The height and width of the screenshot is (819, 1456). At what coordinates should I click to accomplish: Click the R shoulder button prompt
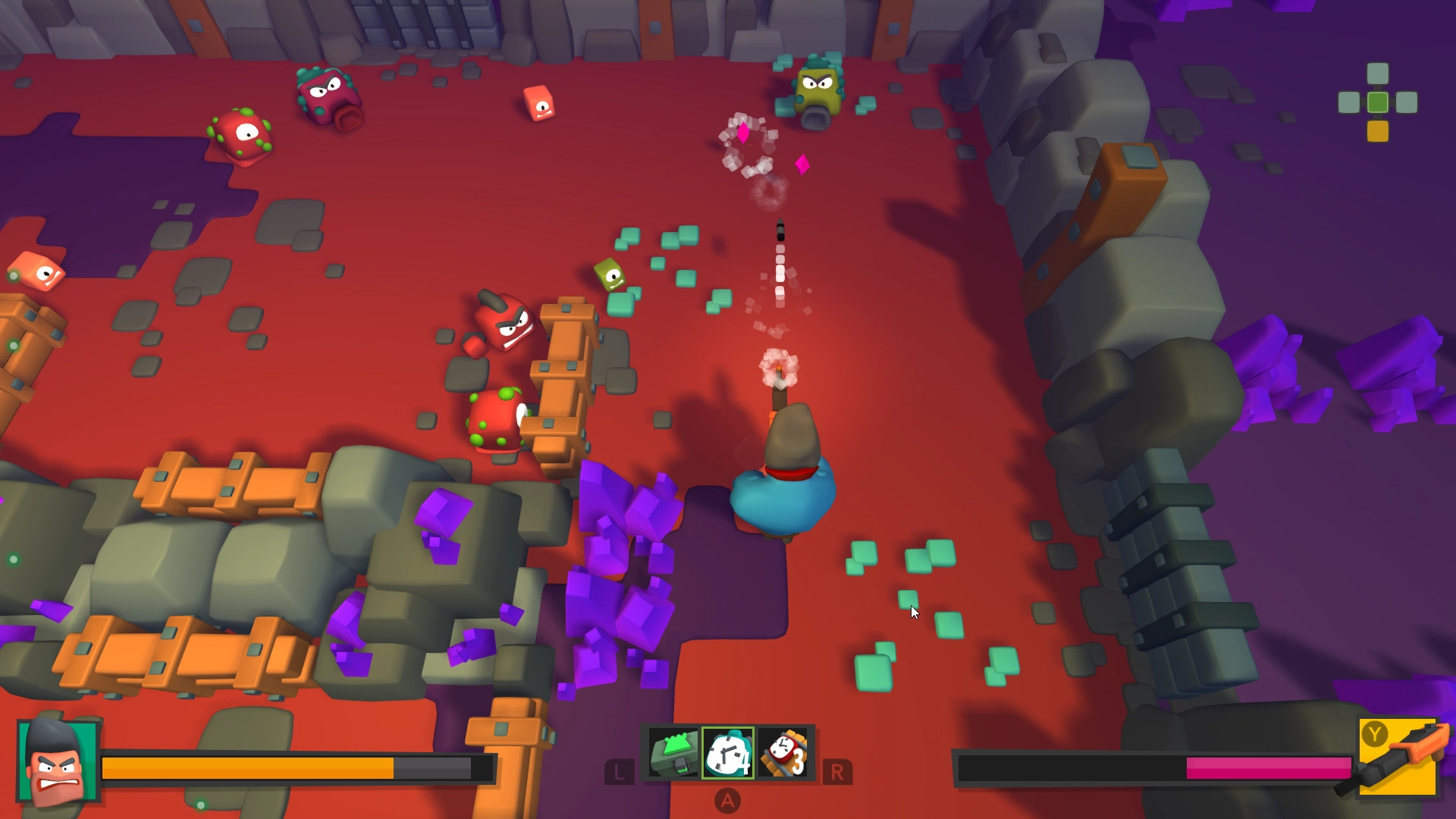[x=836, y=772]
